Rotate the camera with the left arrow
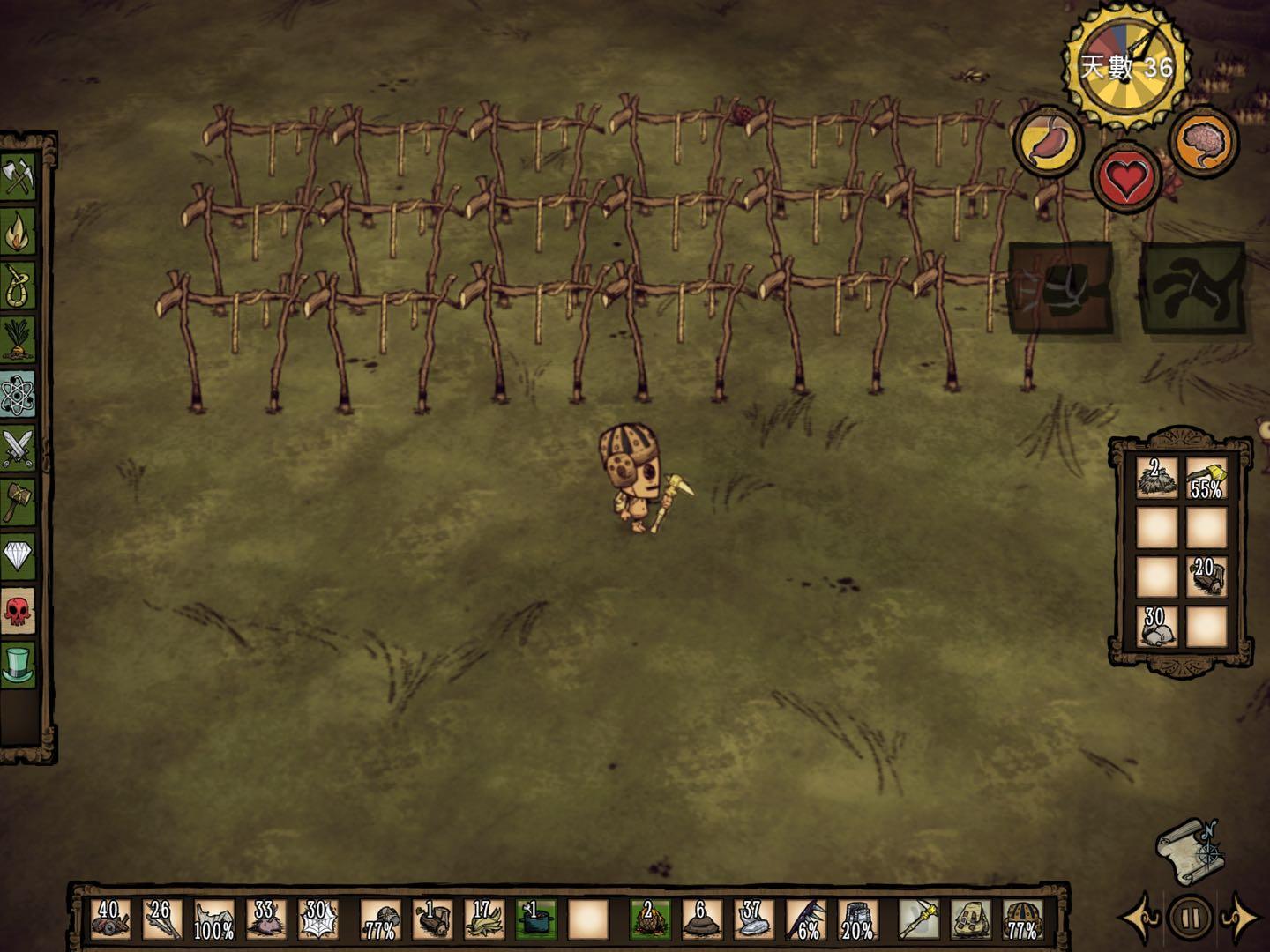Screen dimensions: 1270x952 pyautogui.click(x=1140, y=917)
